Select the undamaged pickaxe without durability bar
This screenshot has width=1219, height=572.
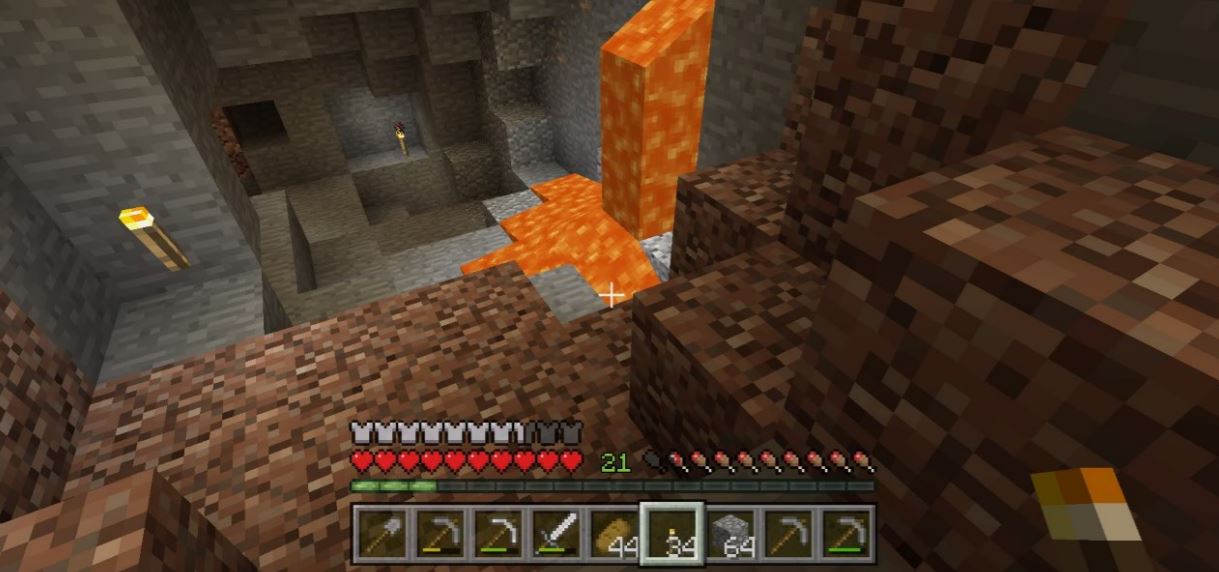788,533
